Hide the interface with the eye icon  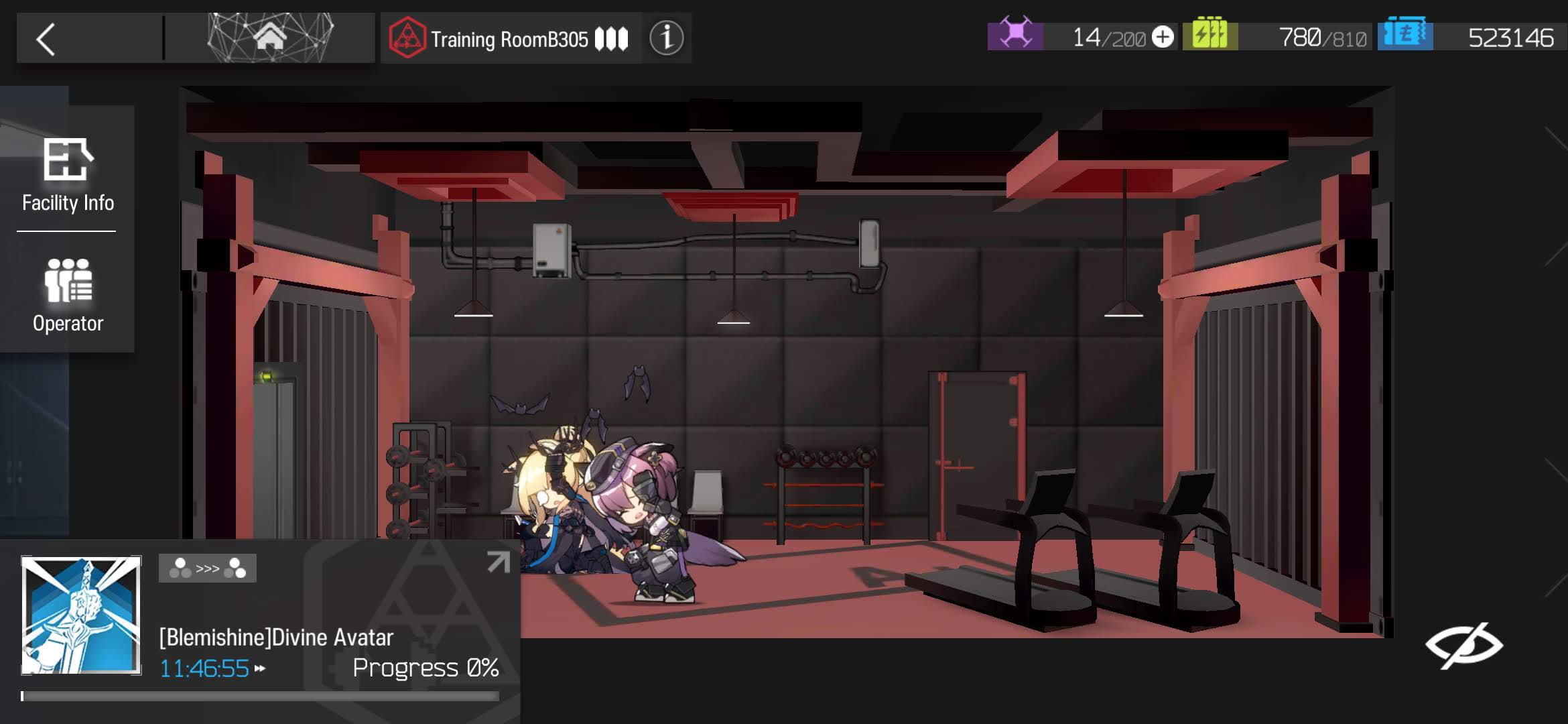[x=1464, y=645]
